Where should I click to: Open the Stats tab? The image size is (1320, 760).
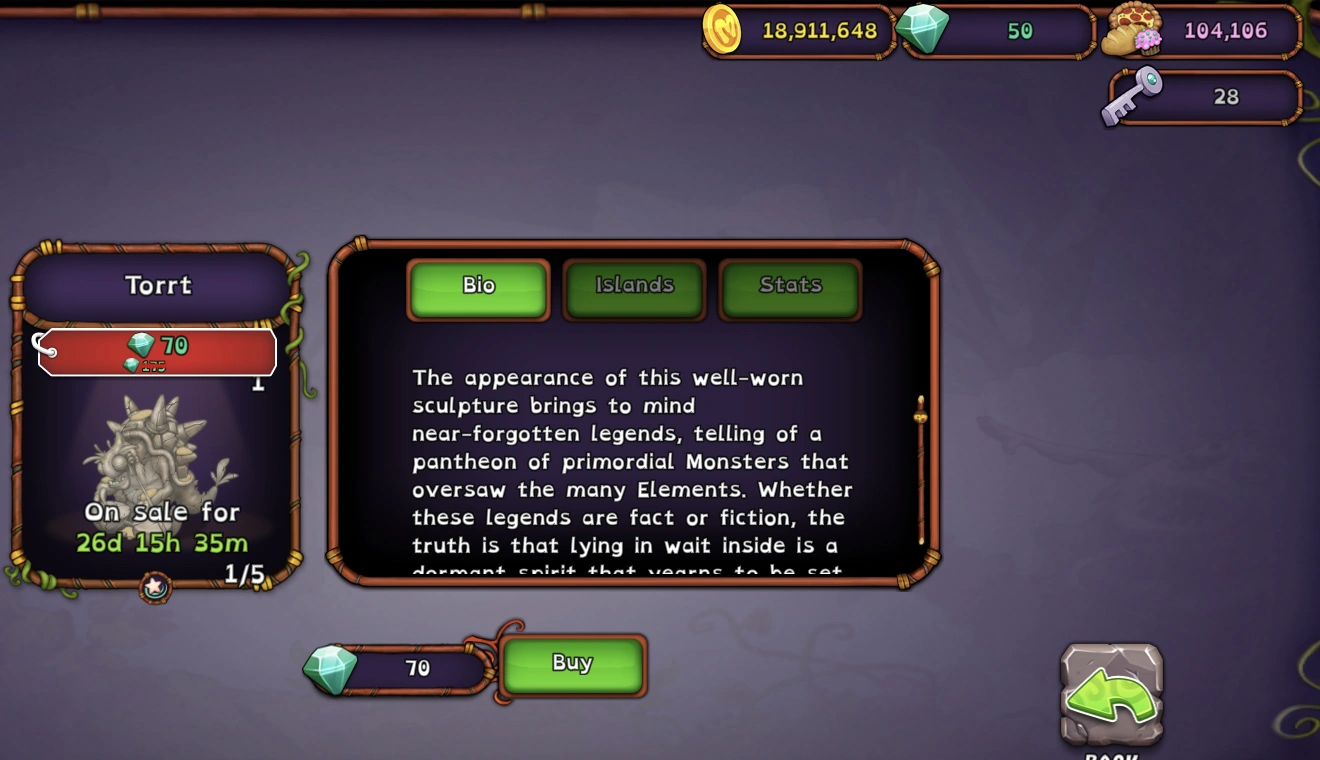tap(790, 285)
